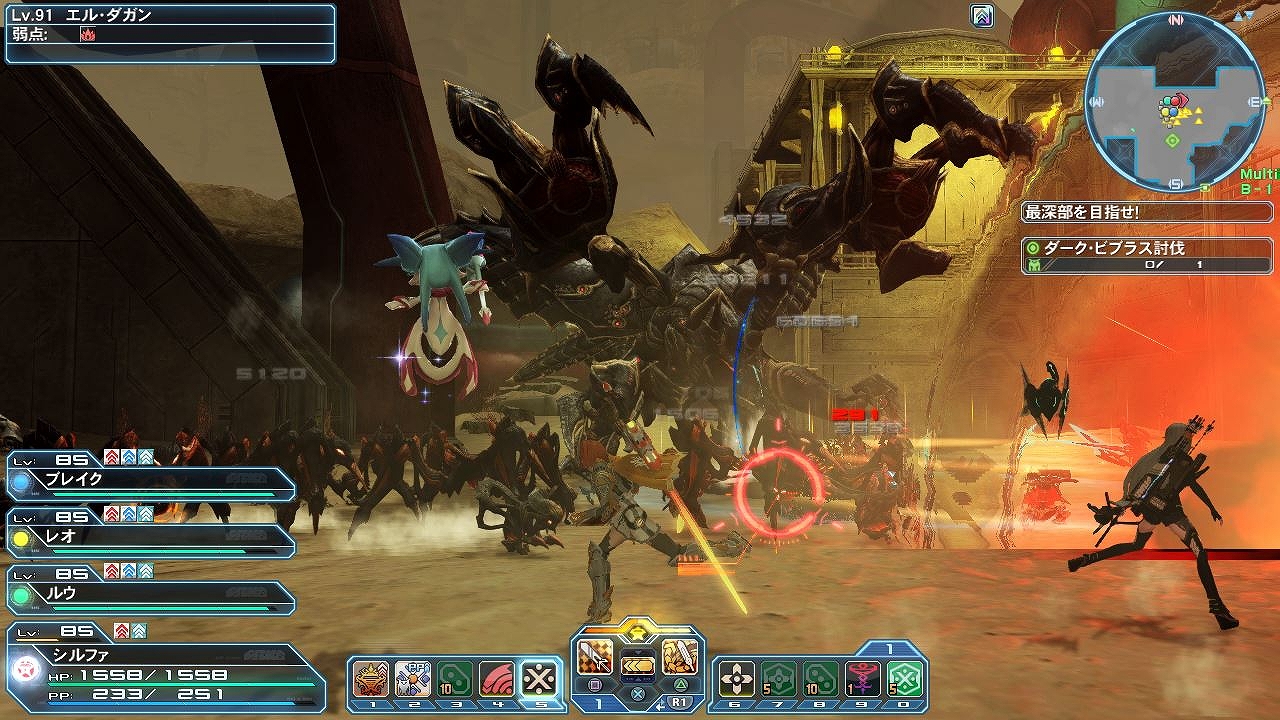Screen dimensions: 1280x720
Task: Use the green item with count 10 in slot 3
Action: (x=455, y=679)
